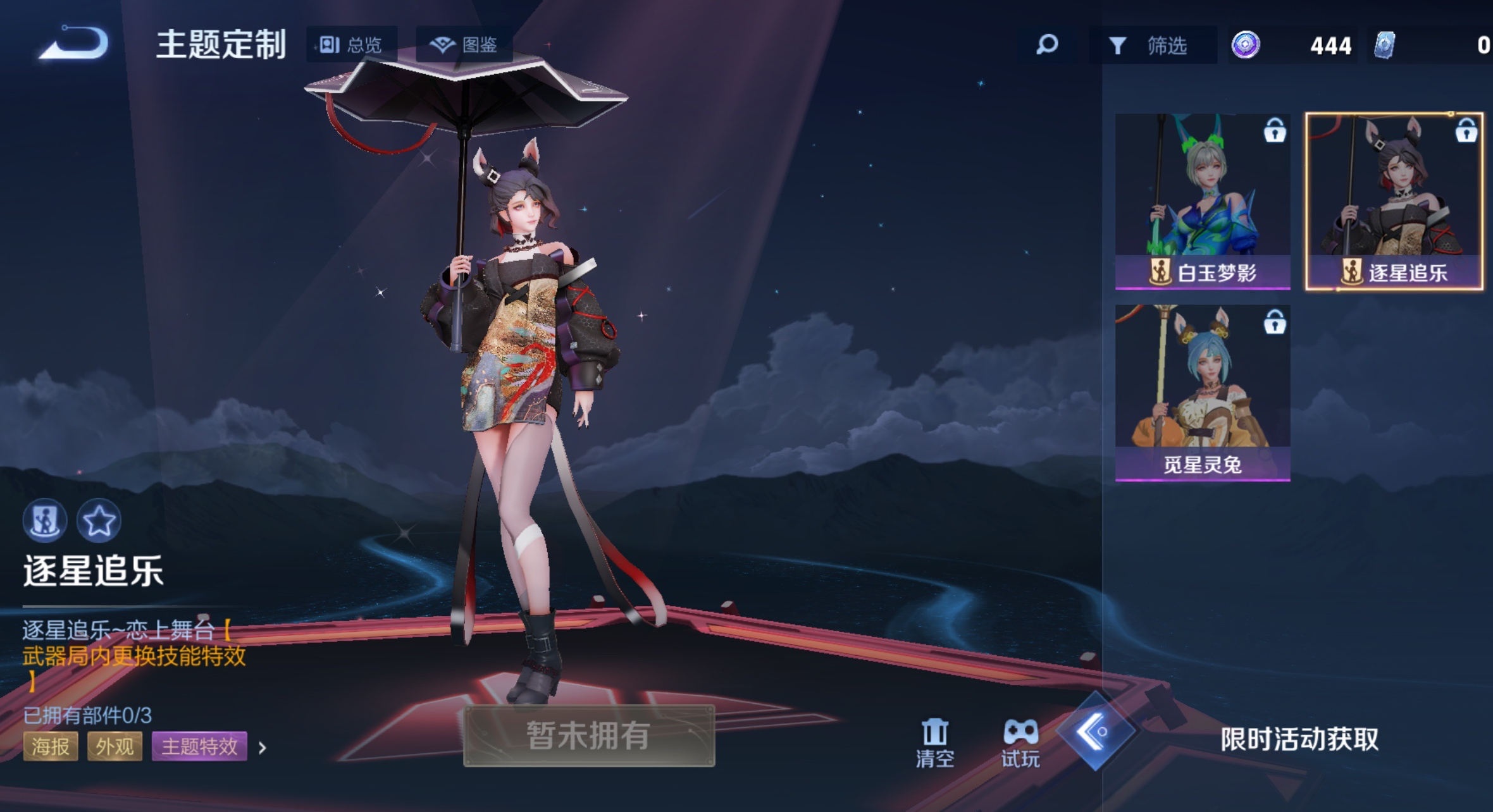The height and width of the screenshot is (812, 1493).
Task: Click 限时活动获取 to obtain the skin
Action: coord(1299,739)
